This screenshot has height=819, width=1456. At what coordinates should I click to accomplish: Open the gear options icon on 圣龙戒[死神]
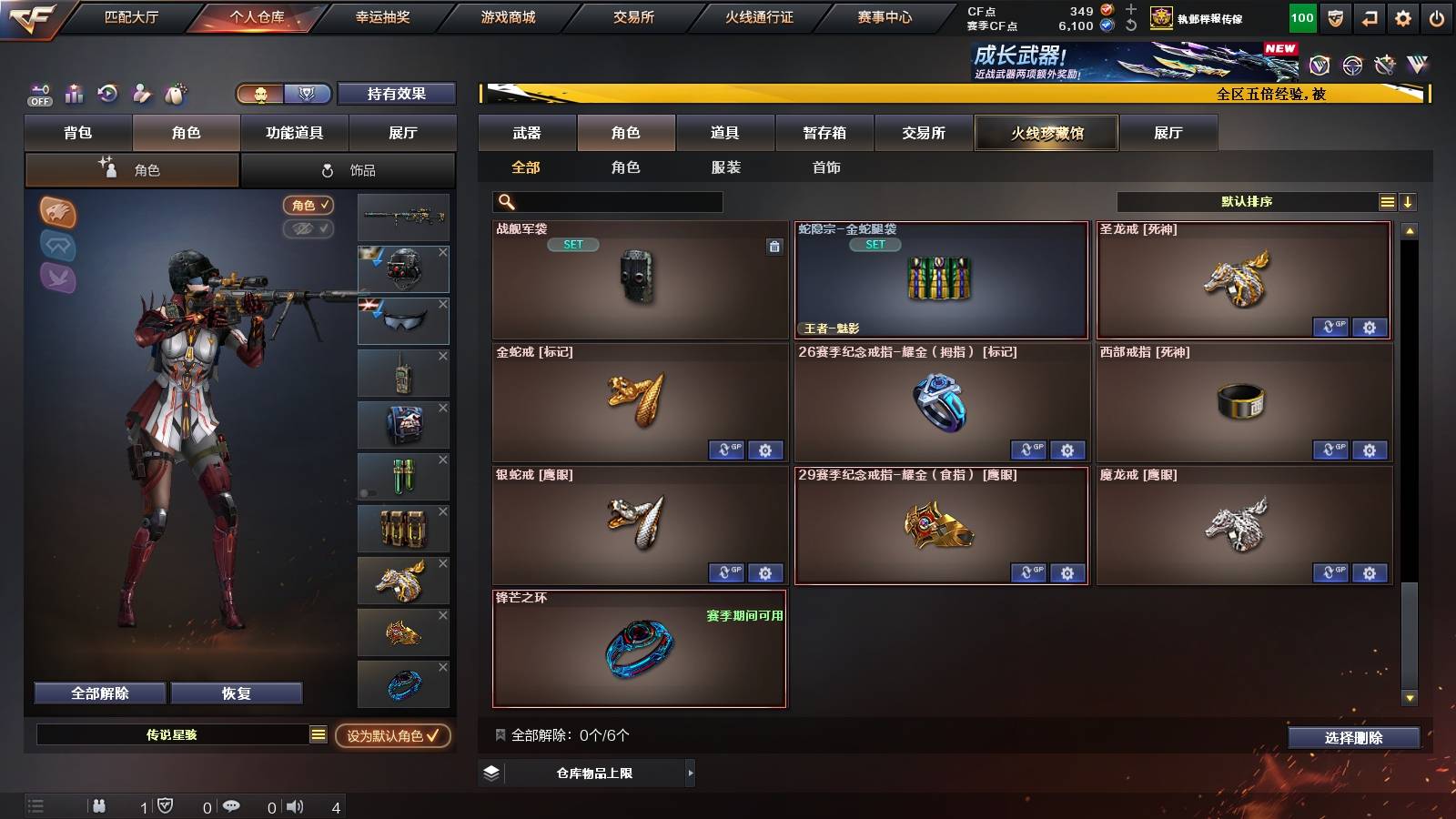(1369, 328)
